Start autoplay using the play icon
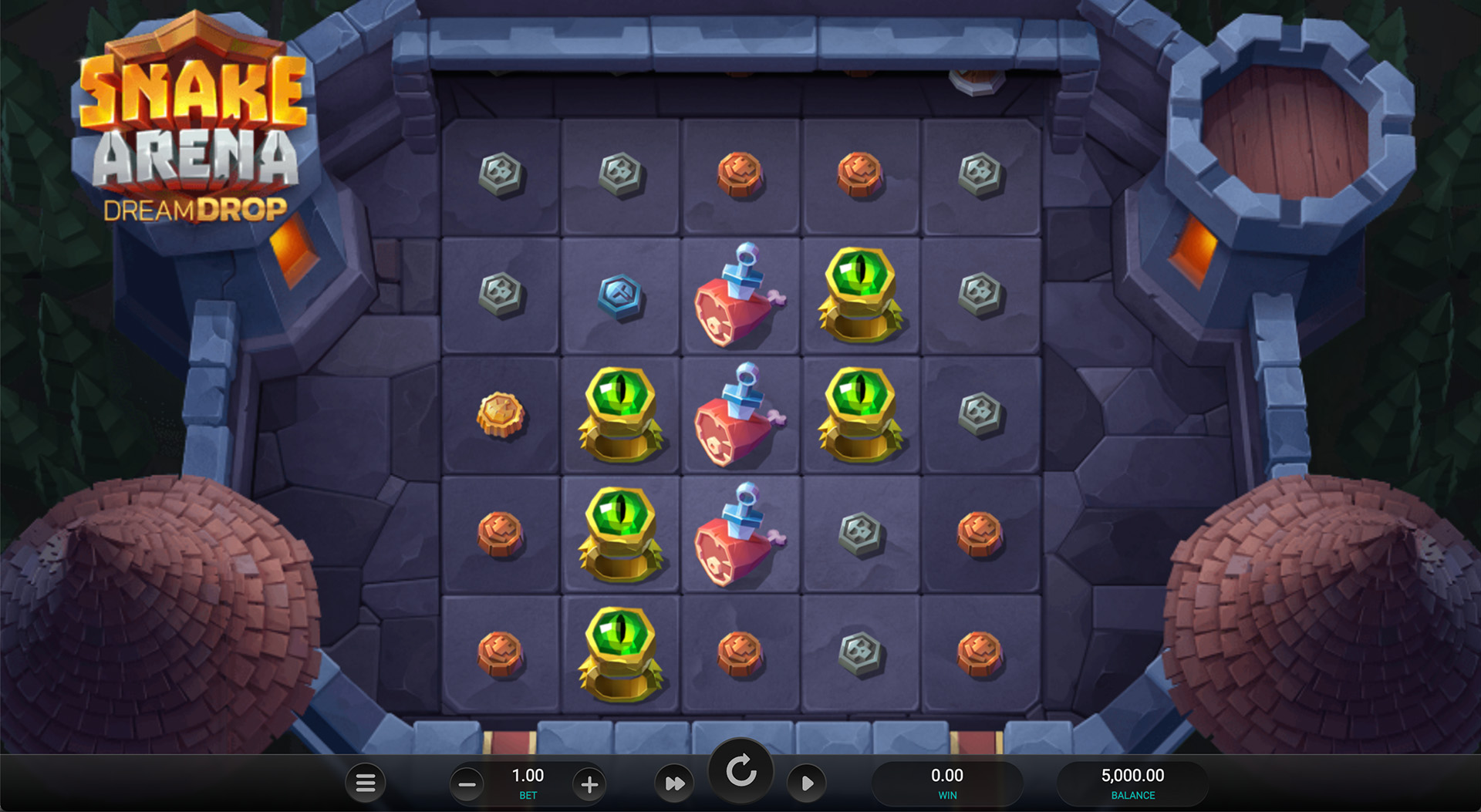 click(807, 782)
